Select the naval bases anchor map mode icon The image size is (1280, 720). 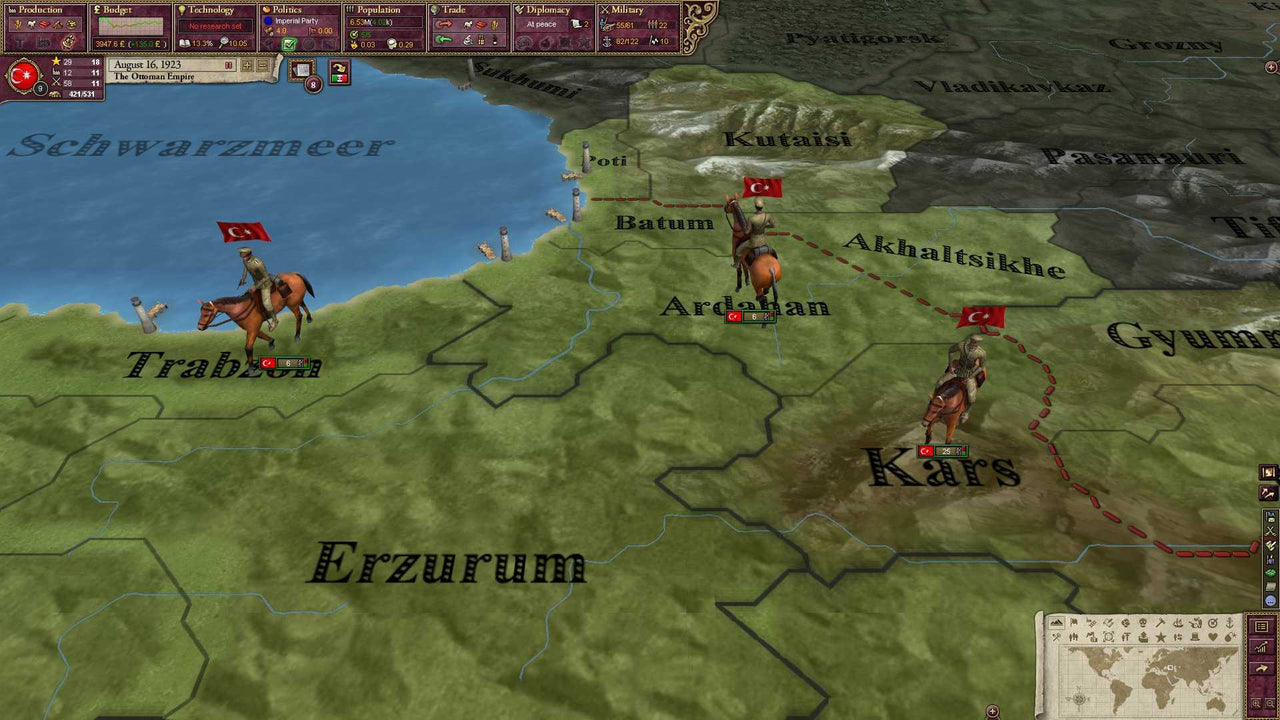point(1230,622)
